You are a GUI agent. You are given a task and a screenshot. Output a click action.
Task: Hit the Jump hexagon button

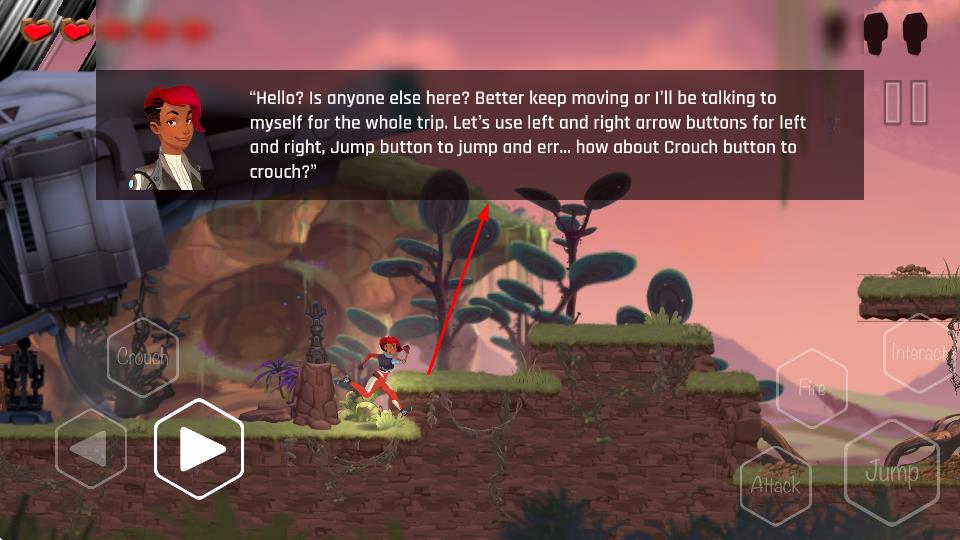pos(891,472)
